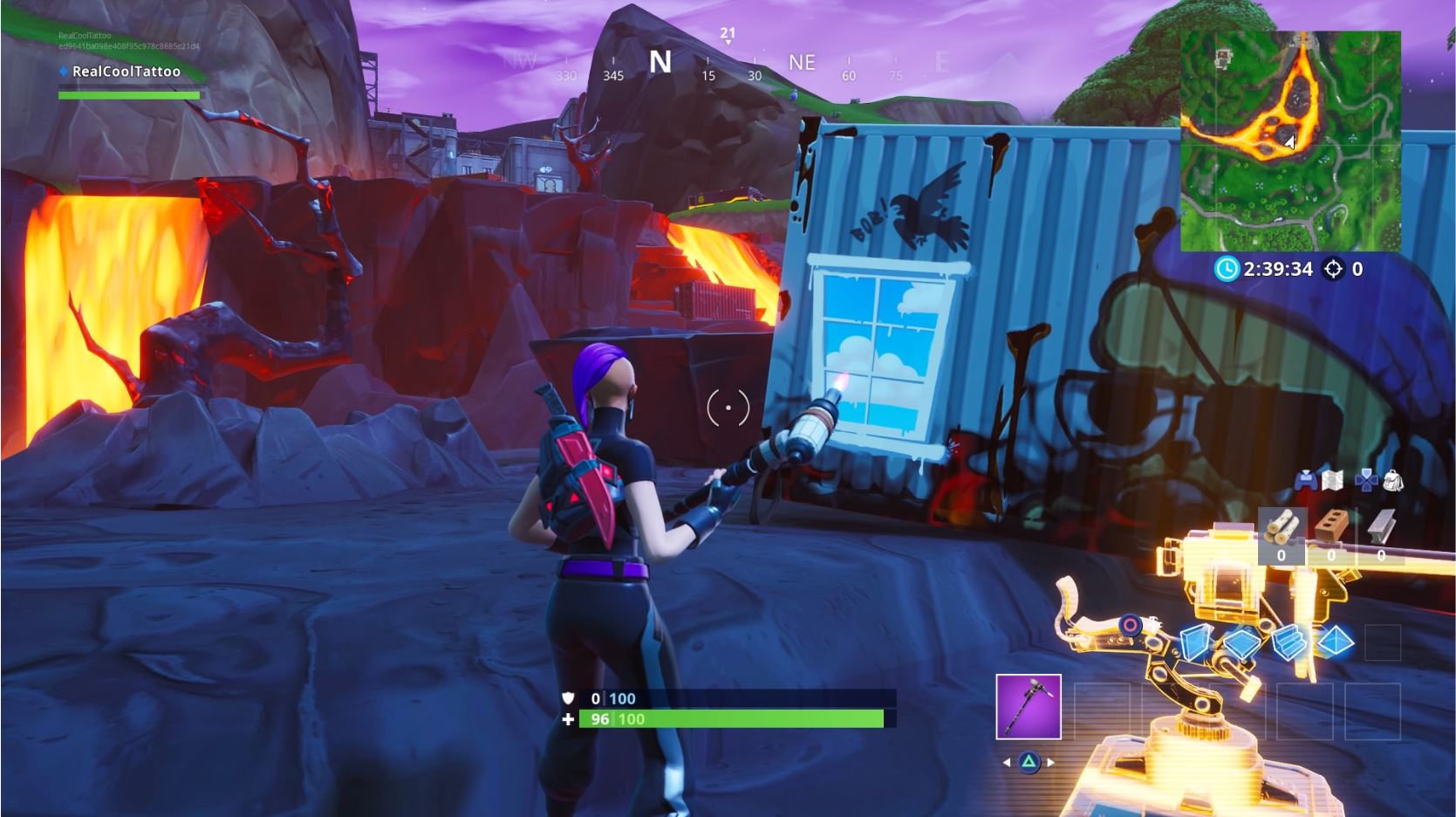The height and width of the screenshot is (817, 1456).
Task: Toggle selection to the metal material
Action: pos(1380,526)
